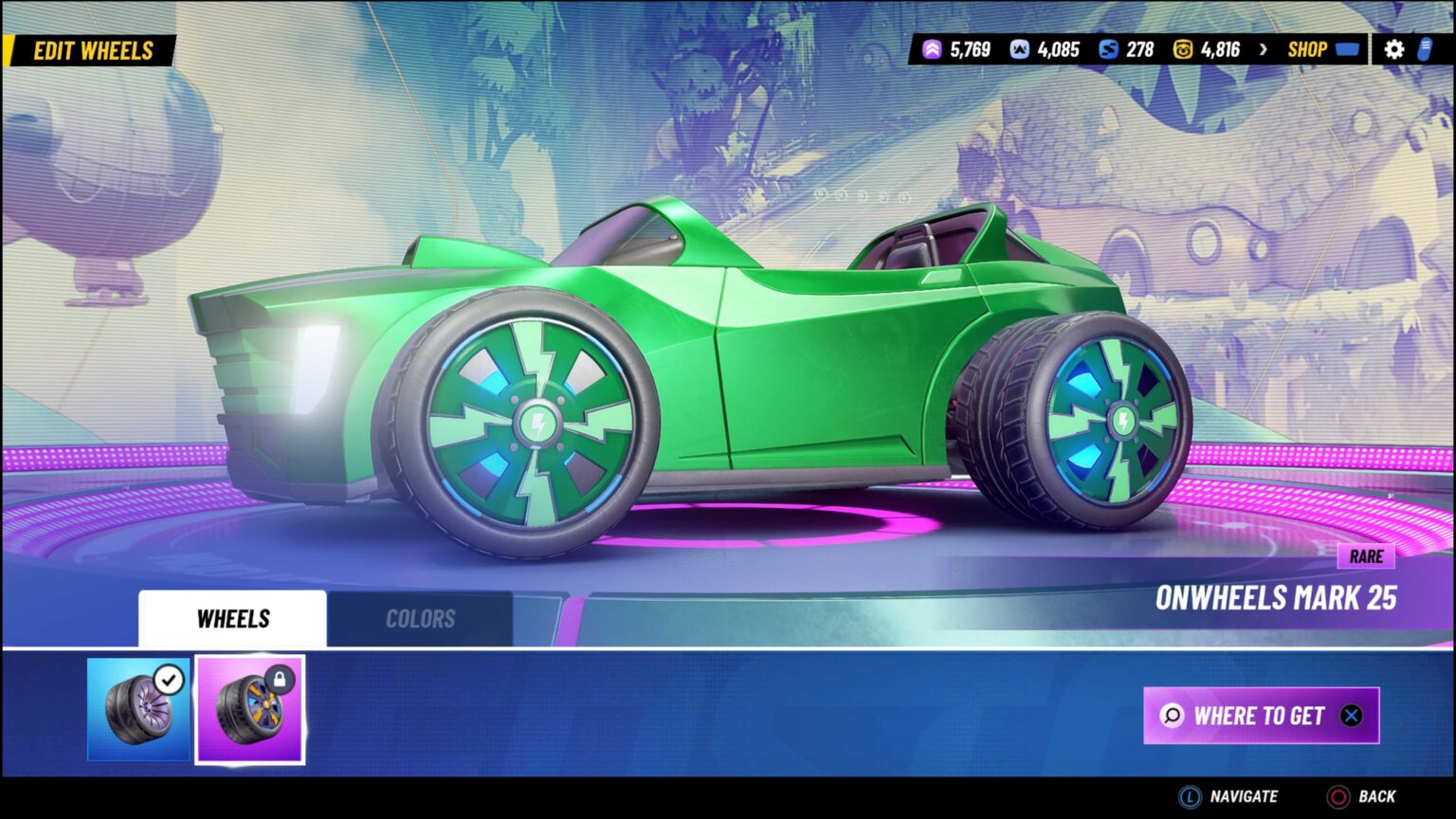The image size is (1456, 819).
Task: Click the magnifier icon on Where To Get
Action: point(1173,717)
